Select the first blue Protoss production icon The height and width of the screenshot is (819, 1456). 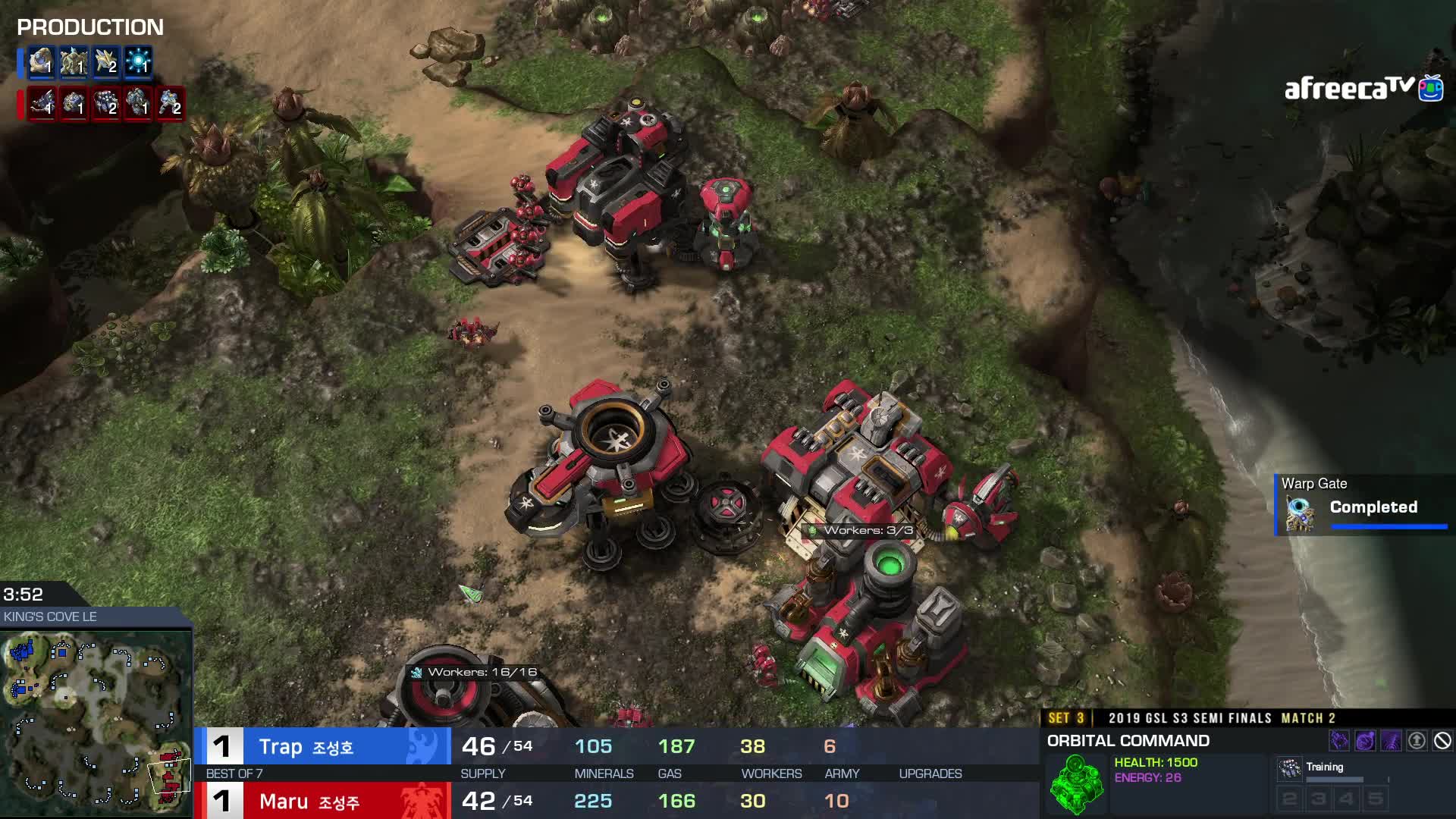(41, 62)
